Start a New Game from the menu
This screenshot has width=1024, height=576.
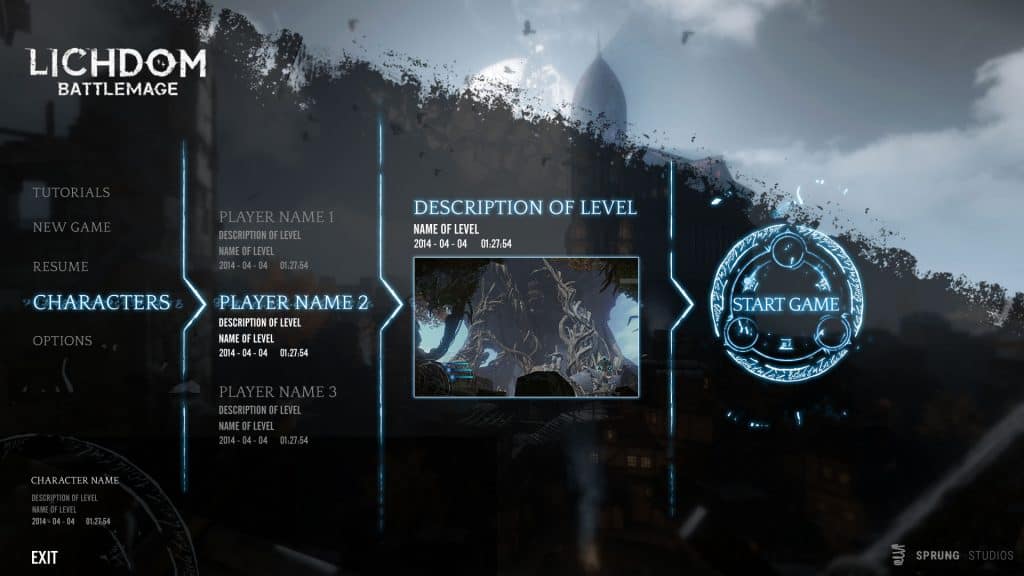[72, 227]
